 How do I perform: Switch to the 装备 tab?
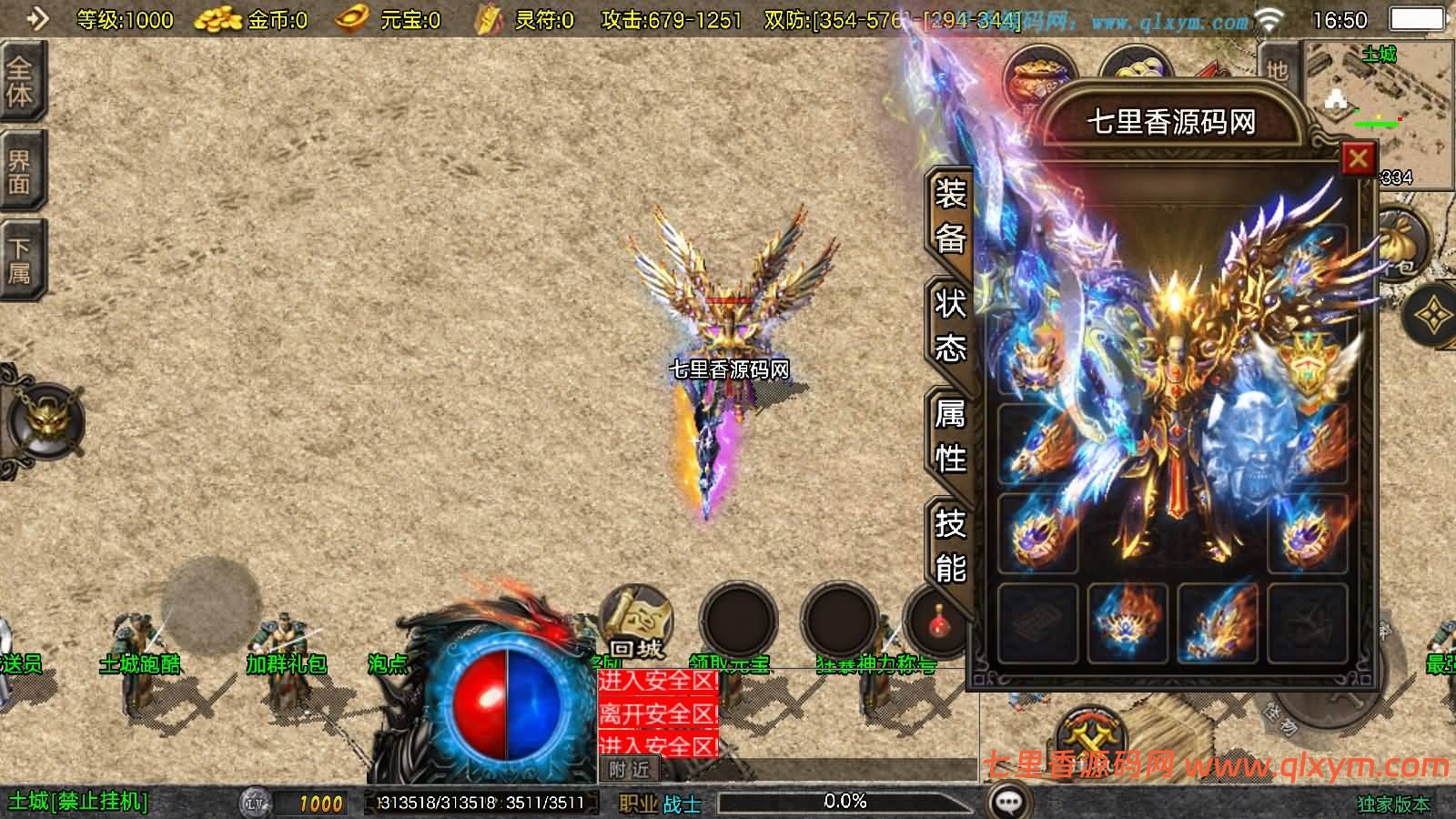click(x=950, y=217)
